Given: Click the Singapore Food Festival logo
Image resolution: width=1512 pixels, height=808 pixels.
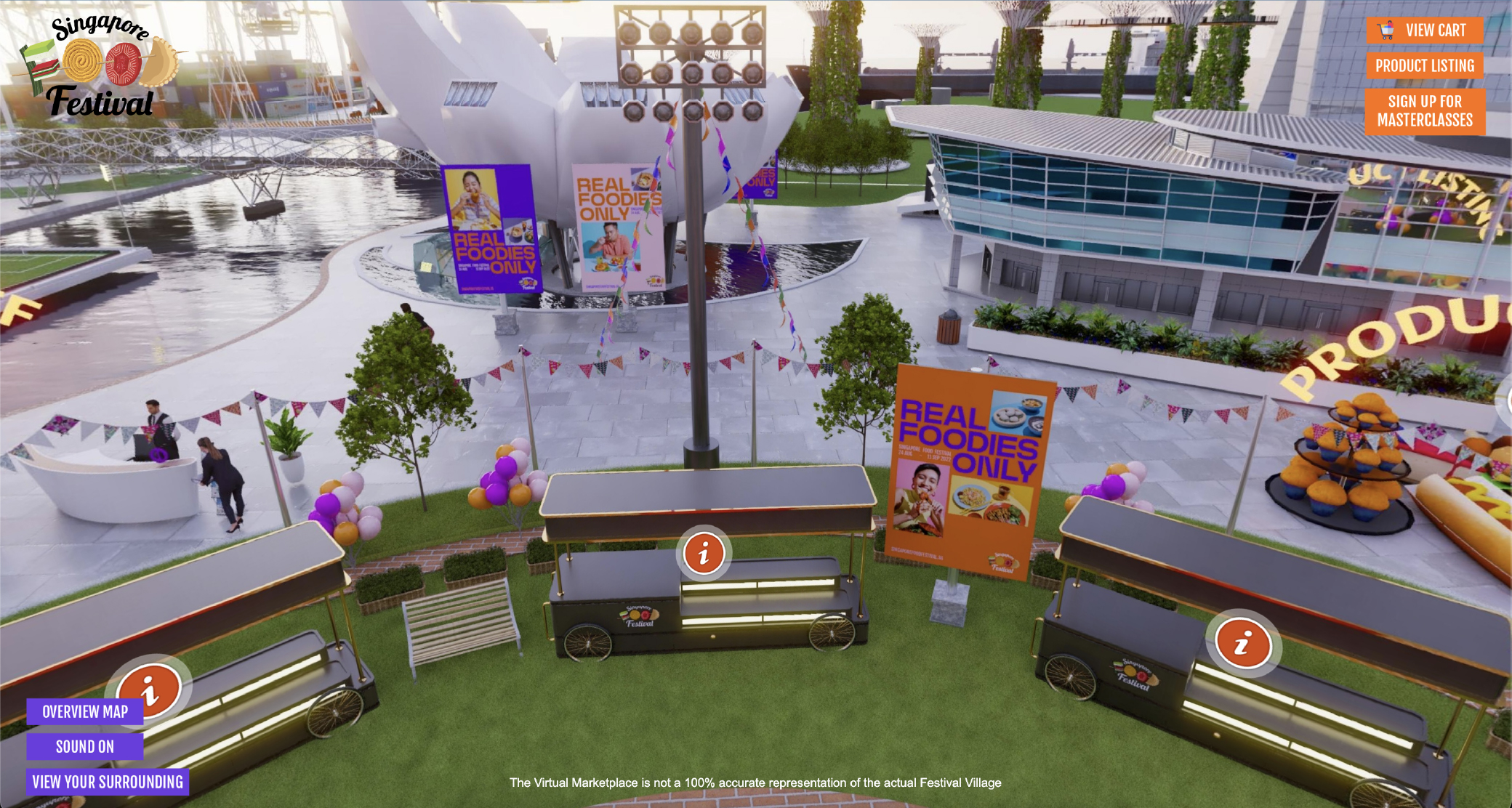Looking at the screenshot, I should click(99, 67).
